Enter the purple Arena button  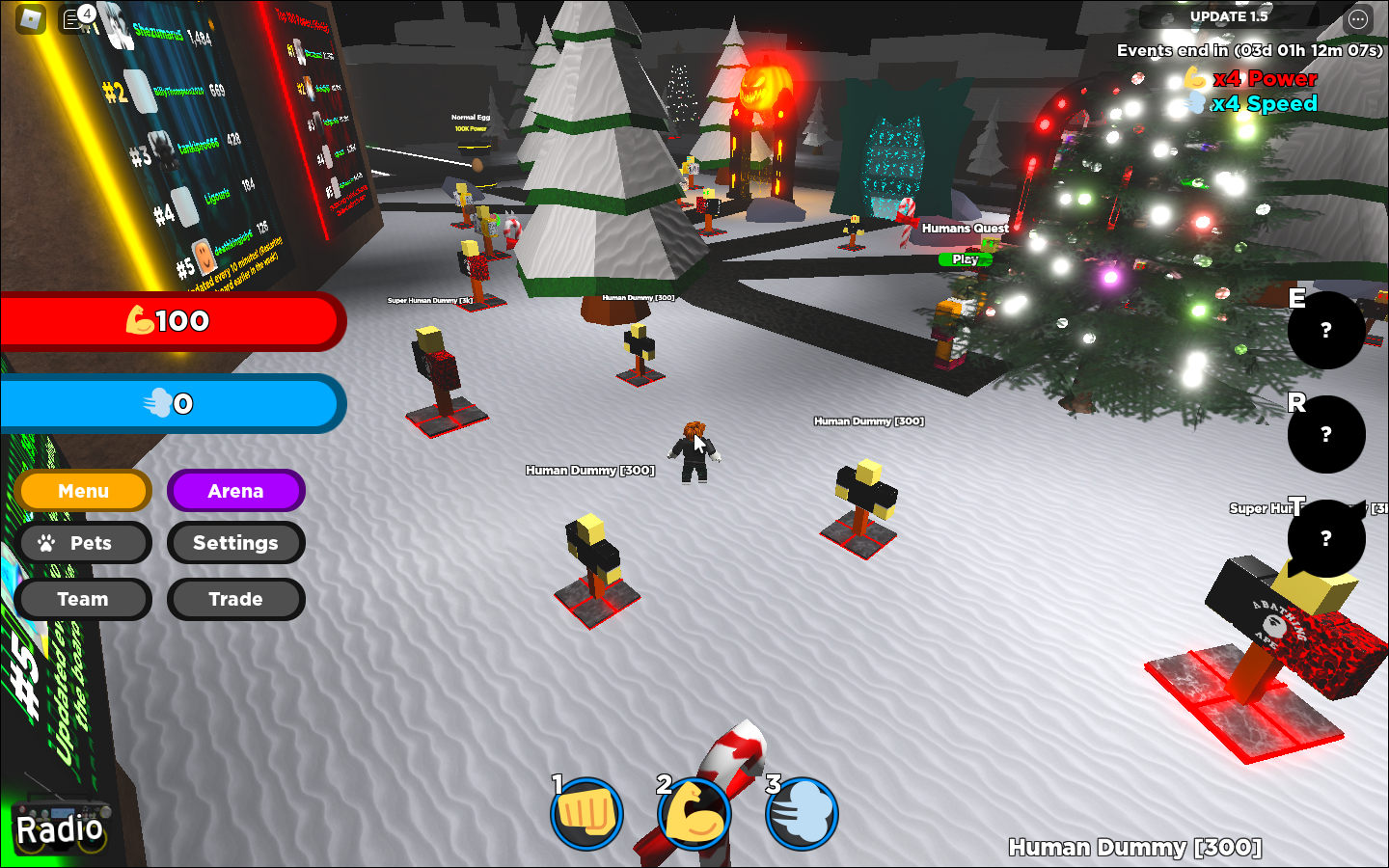click(x=235, y=491)
